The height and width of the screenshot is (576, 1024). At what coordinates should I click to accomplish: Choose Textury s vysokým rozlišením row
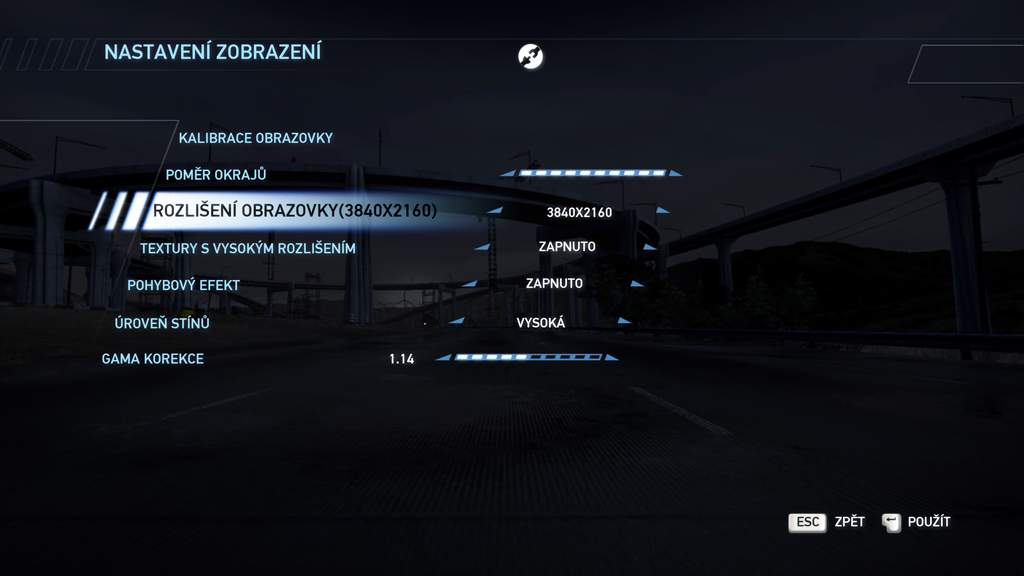point(247,248)
